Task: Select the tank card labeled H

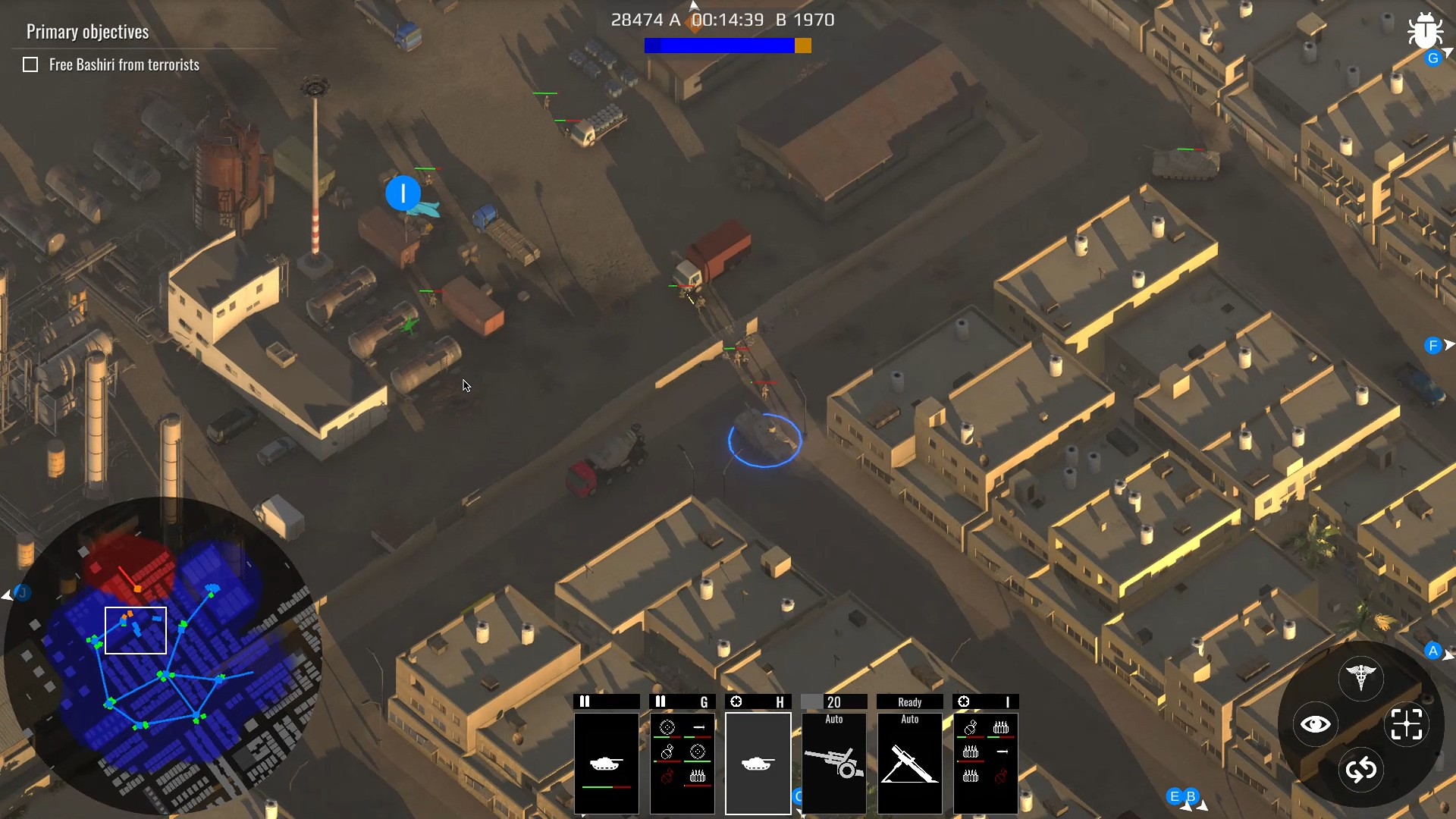Action: (x=758, y=762)
